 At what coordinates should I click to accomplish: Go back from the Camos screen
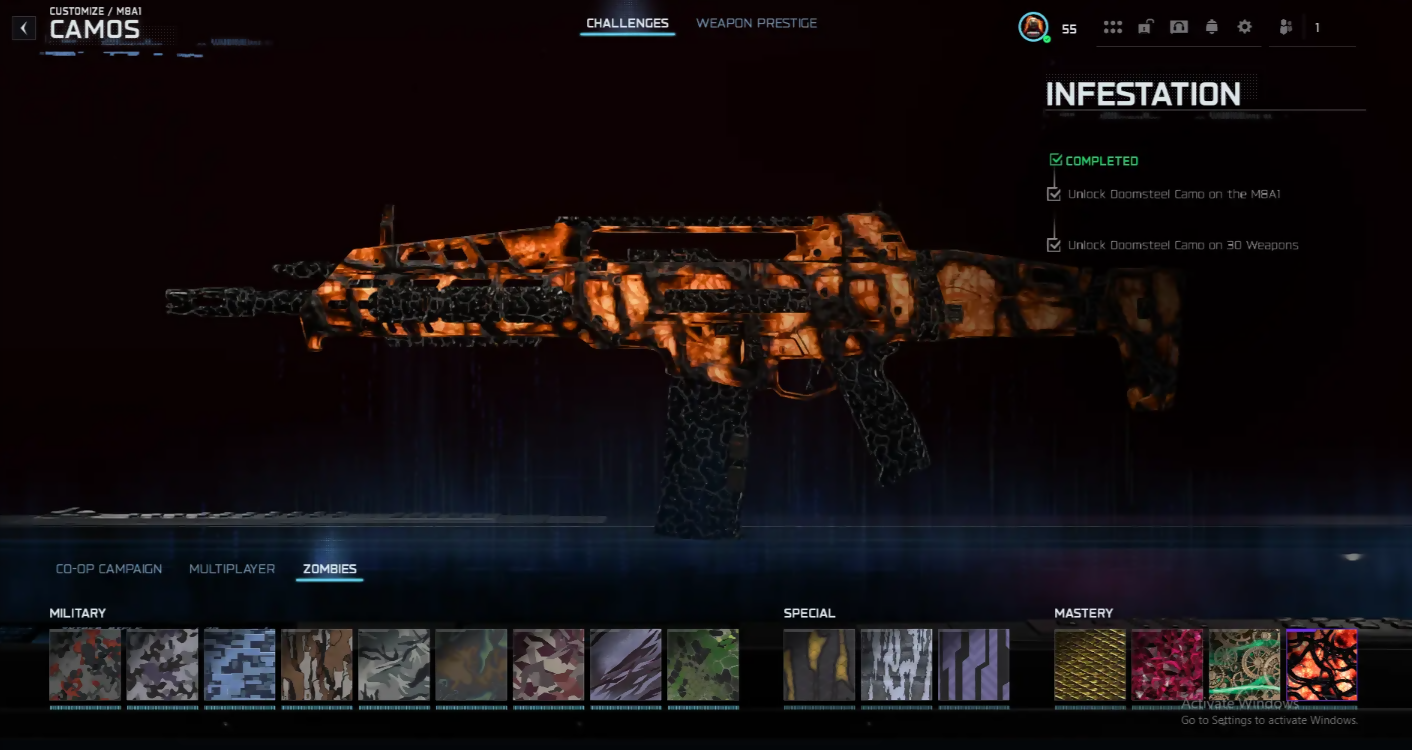point(24,28)
